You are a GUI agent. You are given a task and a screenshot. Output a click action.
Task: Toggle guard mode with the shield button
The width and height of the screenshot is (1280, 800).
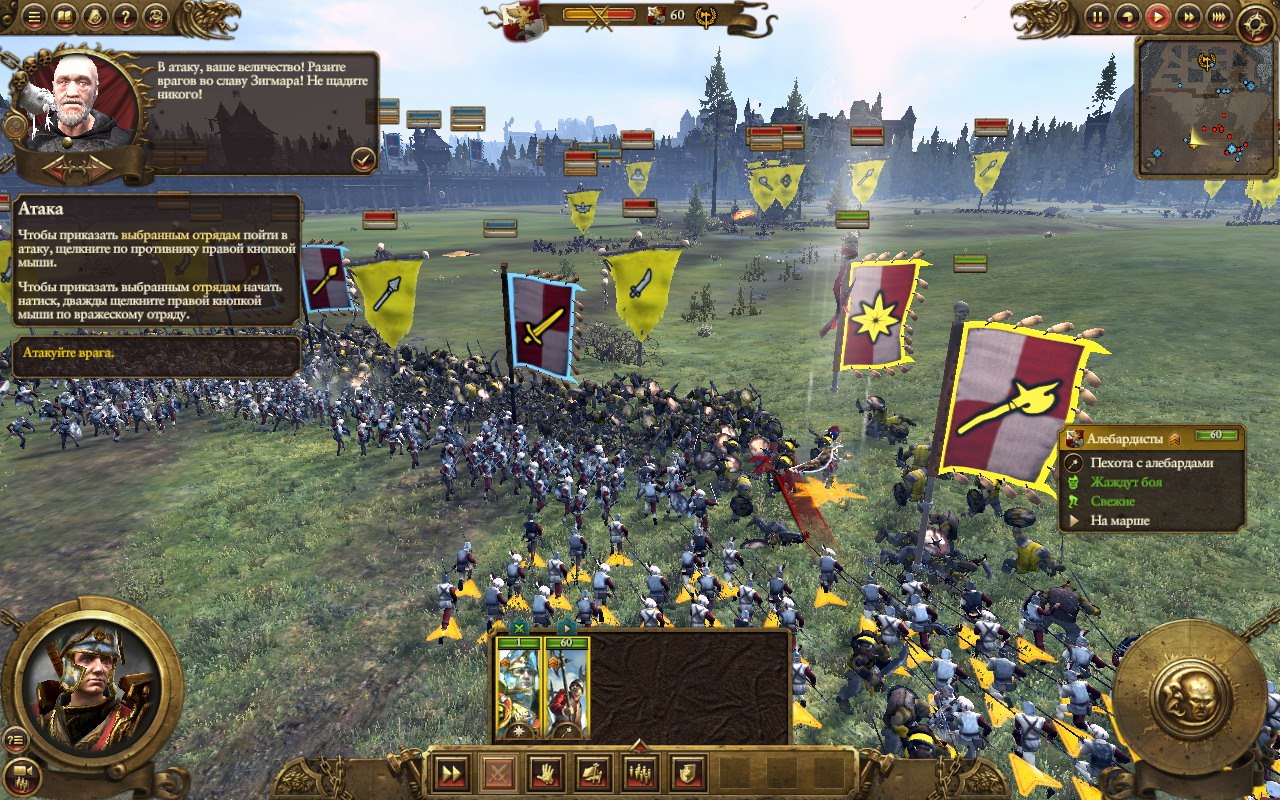tap(687, 772)
